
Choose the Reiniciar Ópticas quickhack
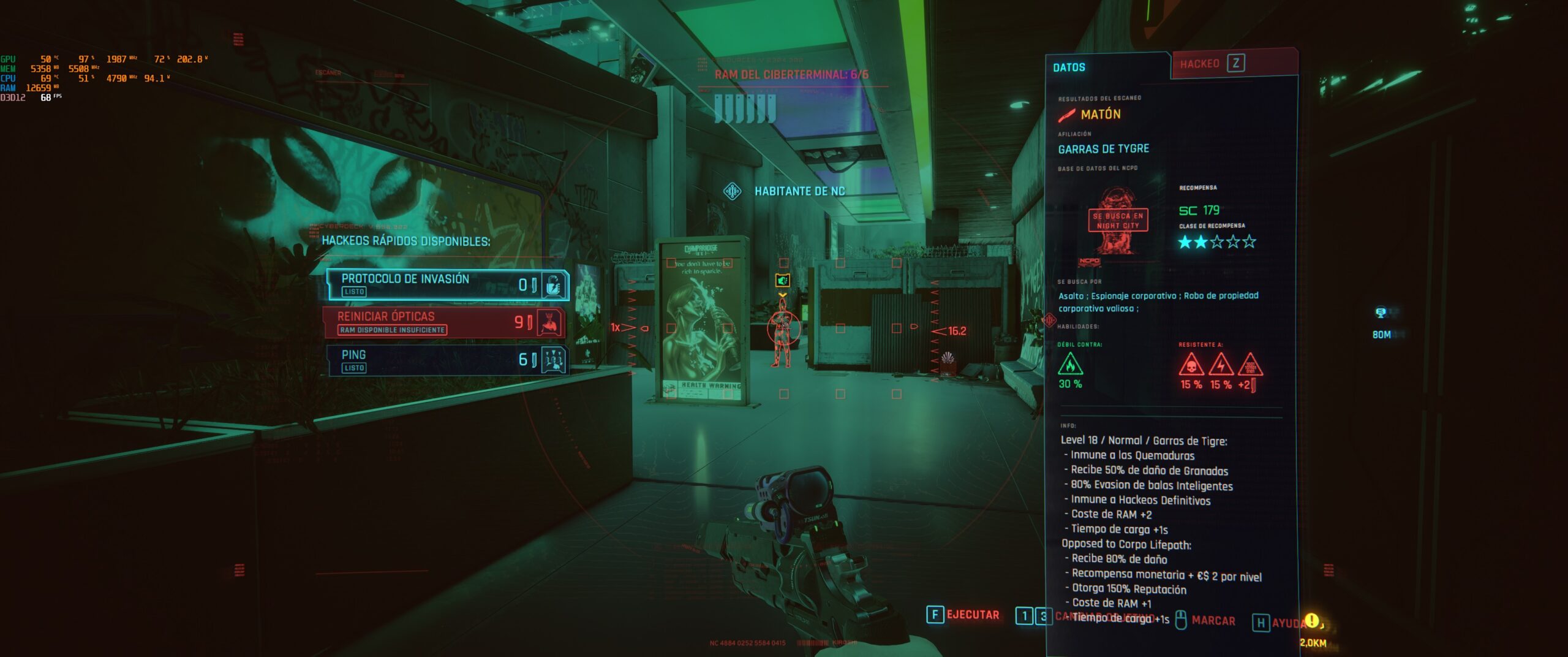[445, 322]
